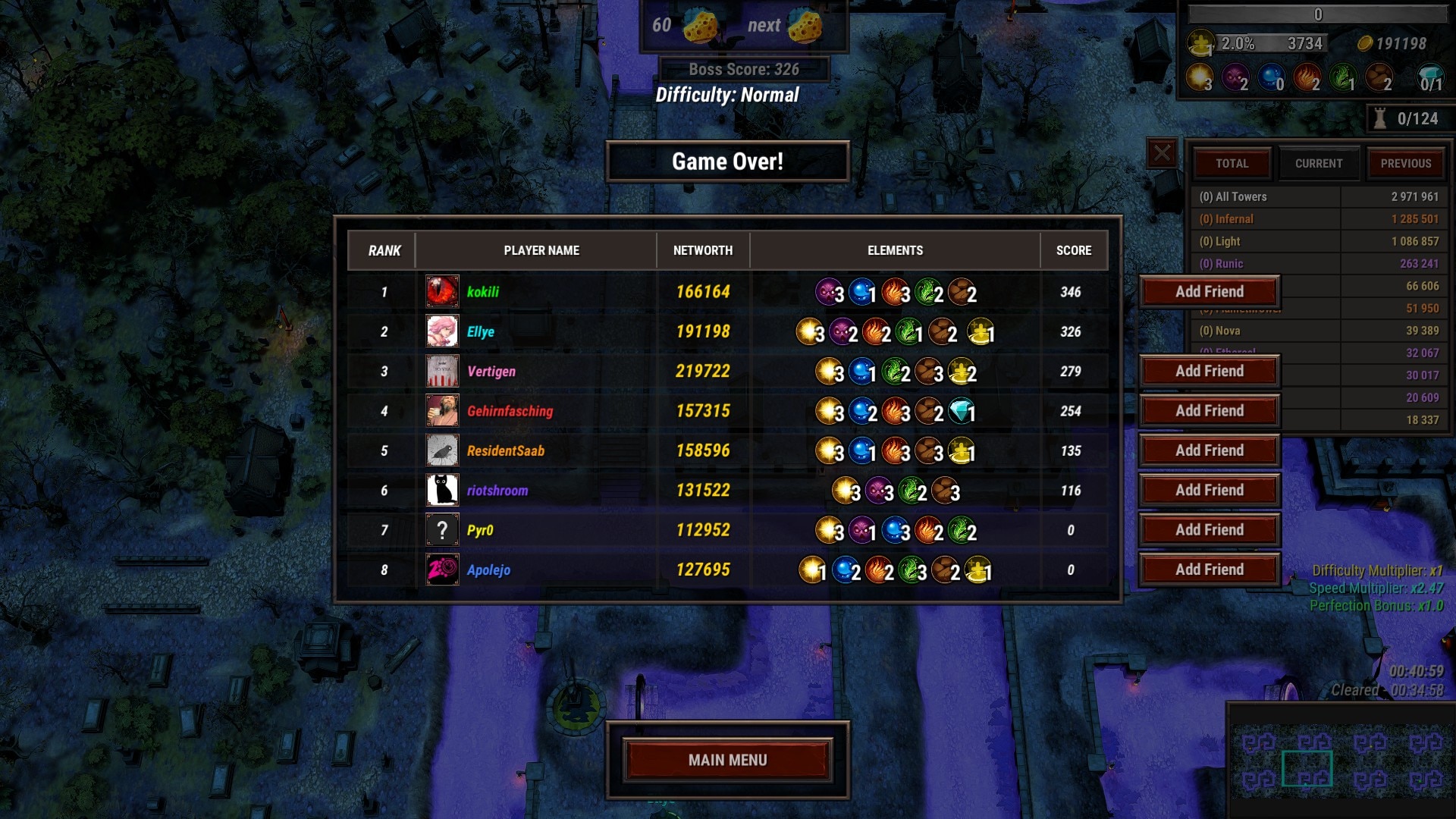Screen dimensions: 1456x819
Task: Return to the Main Menu
Action: (x=727, y=760)
